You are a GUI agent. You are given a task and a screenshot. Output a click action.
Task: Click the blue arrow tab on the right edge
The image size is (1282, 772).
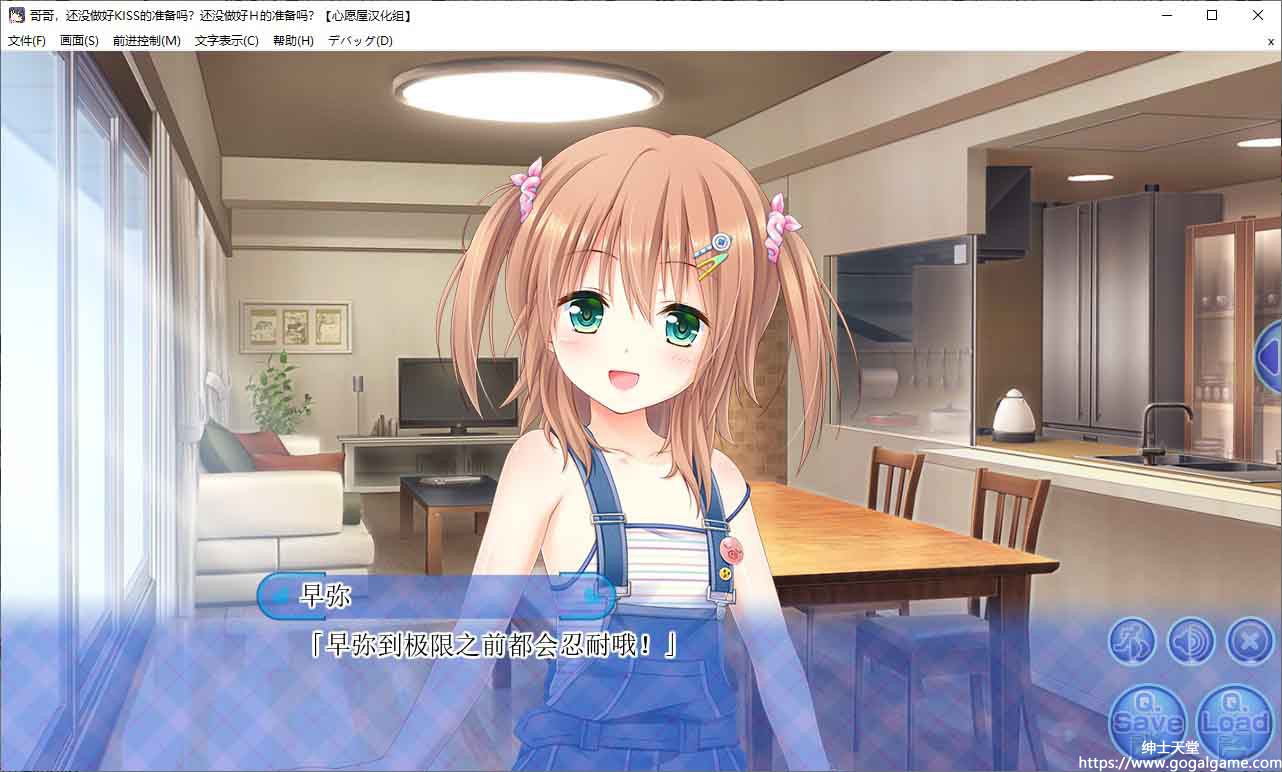(x=1269, y=355)
